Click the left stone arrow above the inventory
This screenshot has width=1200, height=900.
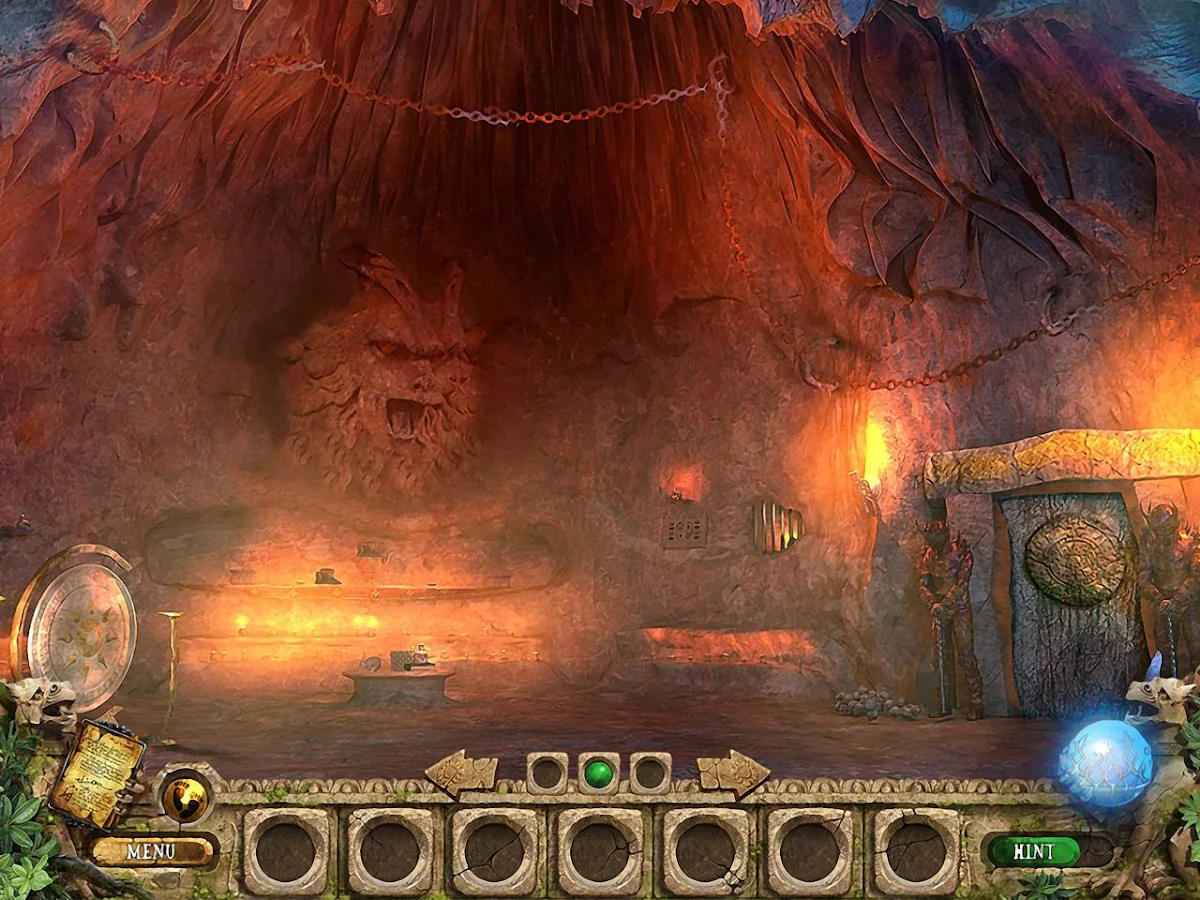[x=461, y=772]
